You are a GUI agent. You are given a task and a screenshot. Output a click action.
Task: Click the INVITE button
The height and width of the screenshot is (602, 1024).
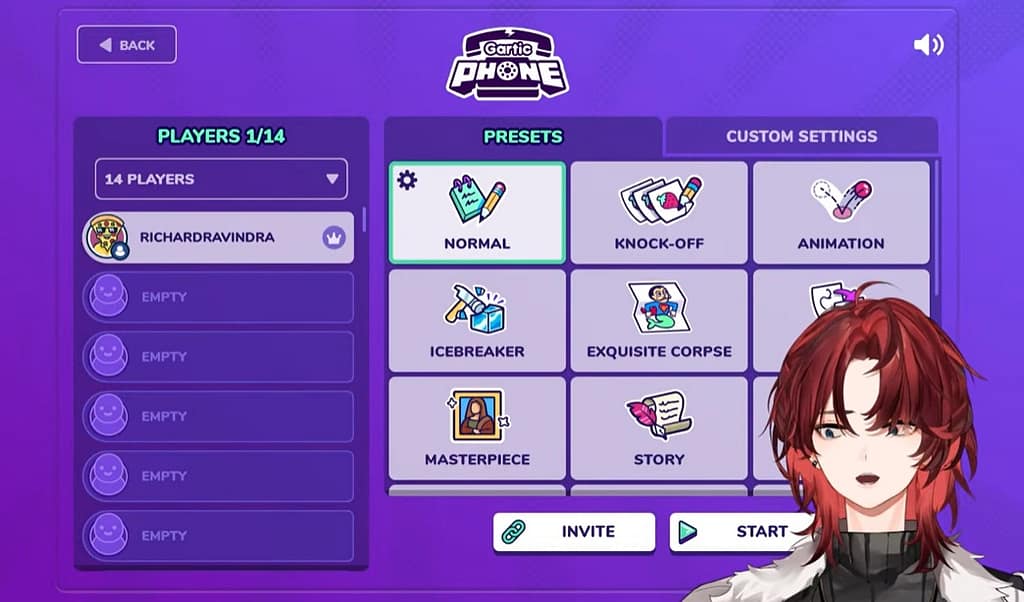point(574,532)
